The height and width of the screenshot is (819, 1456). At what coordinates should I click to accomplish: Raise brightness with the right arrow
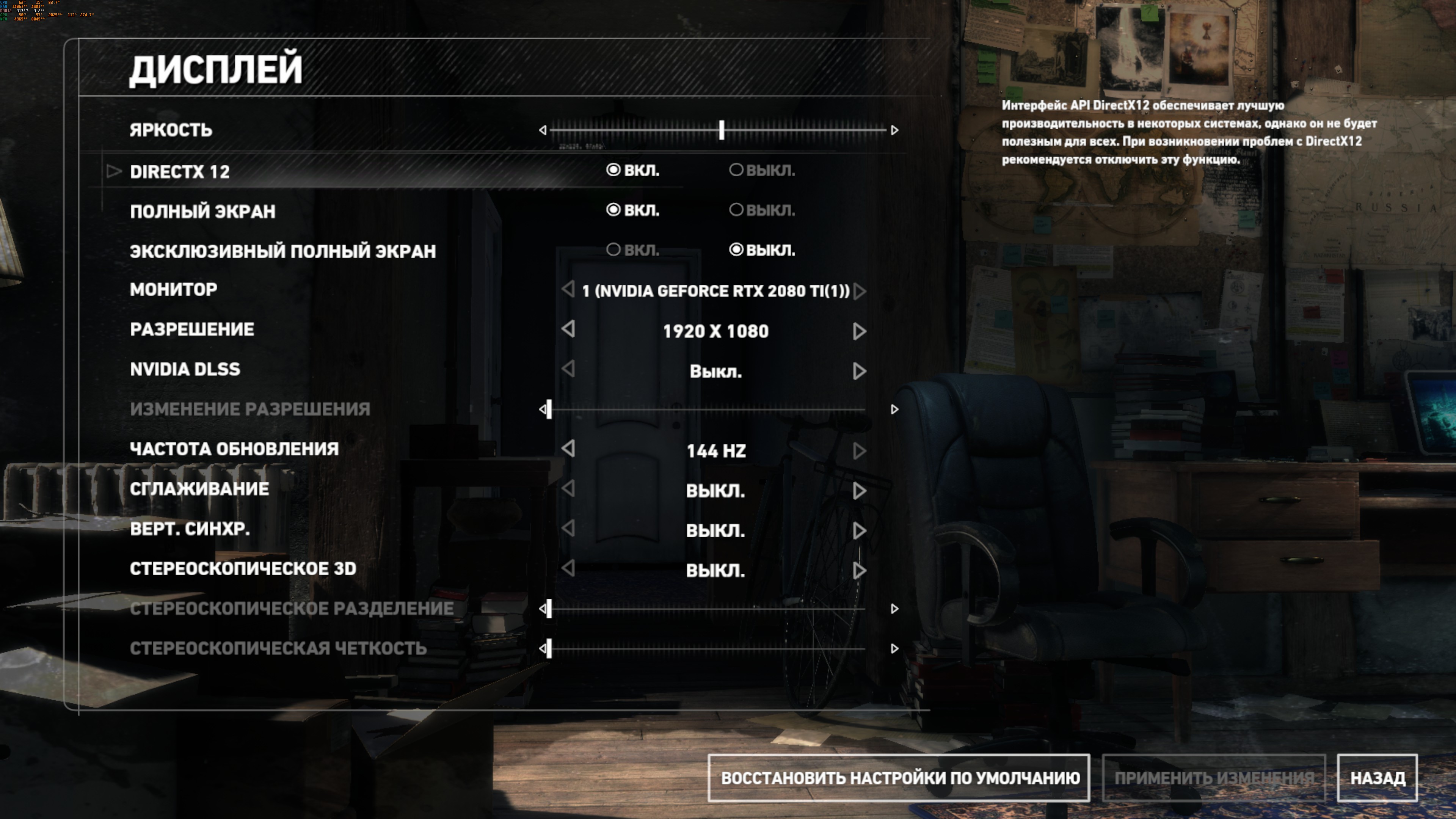click(894, 130)
